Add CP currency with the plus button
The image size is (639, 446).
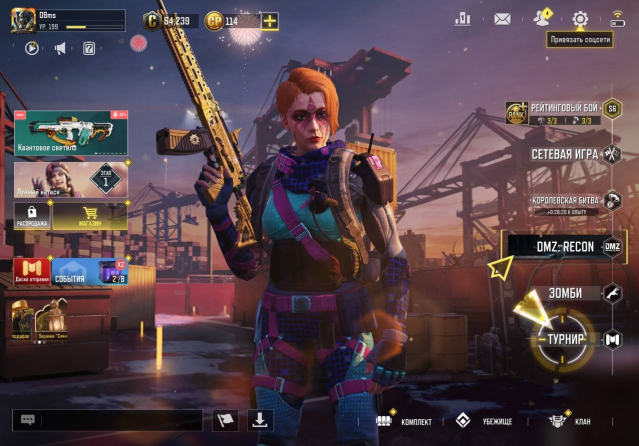click(x=269, y=20)
